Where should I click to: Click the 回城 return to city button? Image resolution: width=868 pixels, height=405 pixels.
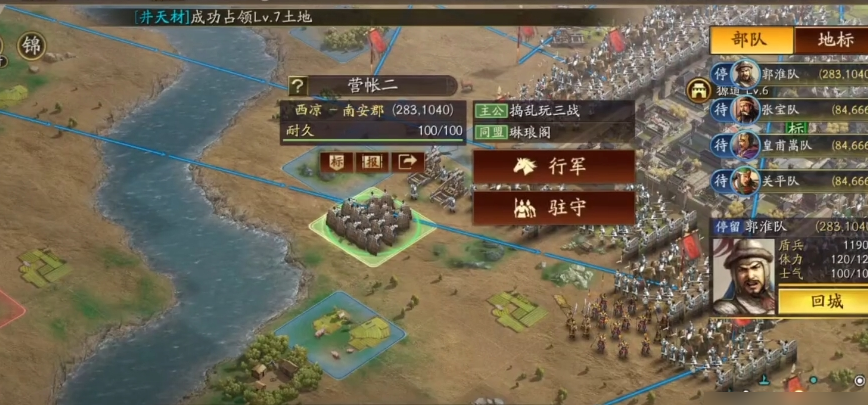coord(821,301)
